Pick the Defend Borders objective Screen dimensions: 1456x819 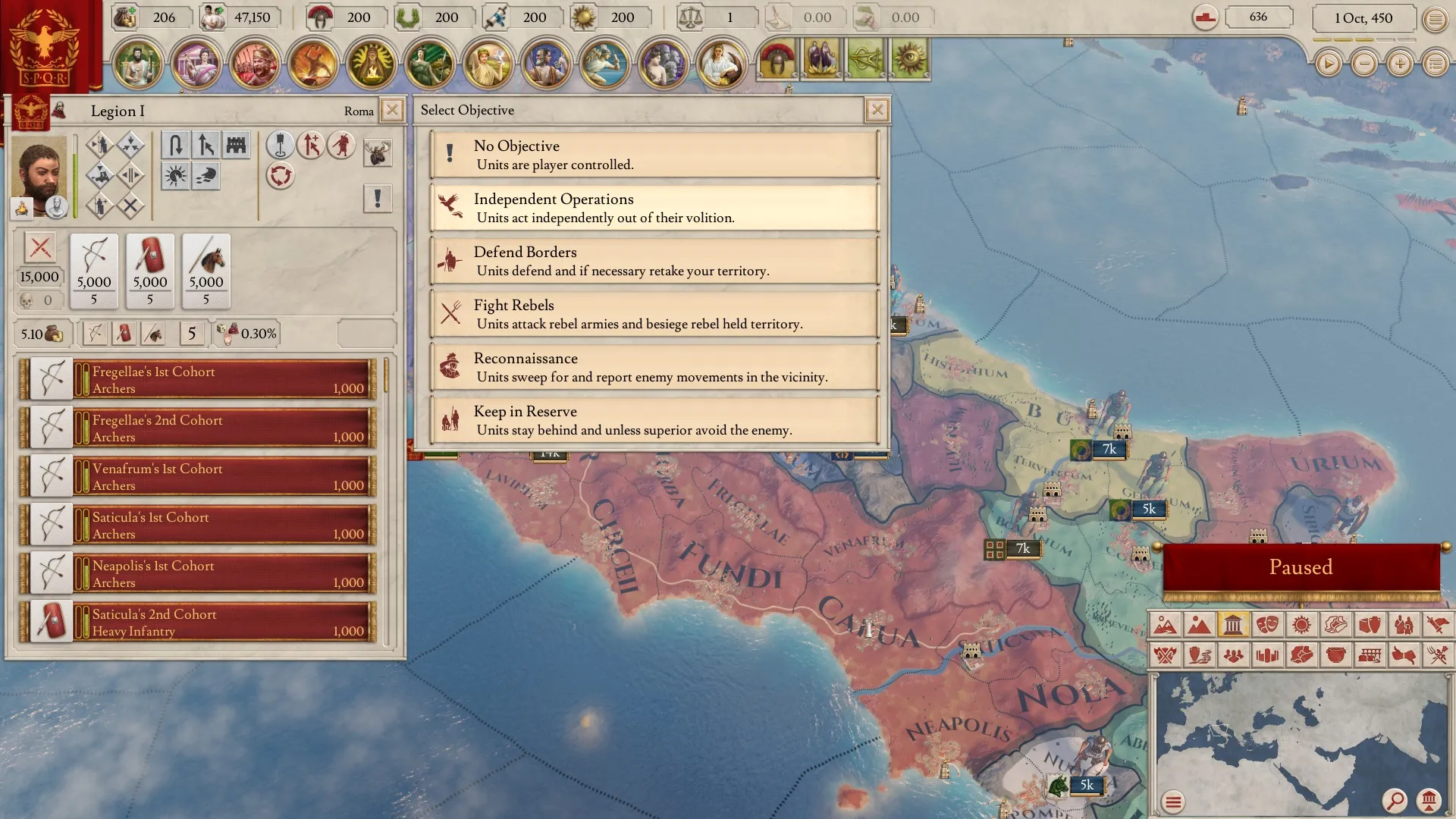[654, 261]
